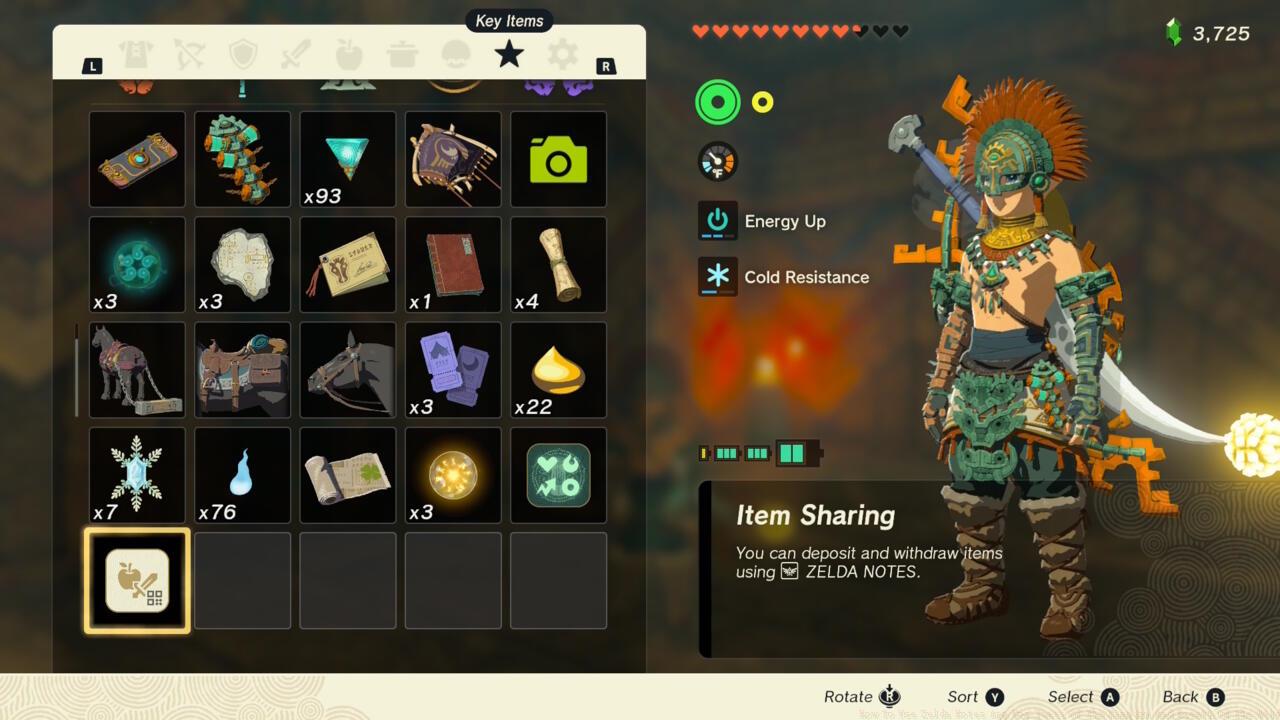Click the temperature gauge indicator
This screenshot has height=720, width=1280.
tap(718, 161)
